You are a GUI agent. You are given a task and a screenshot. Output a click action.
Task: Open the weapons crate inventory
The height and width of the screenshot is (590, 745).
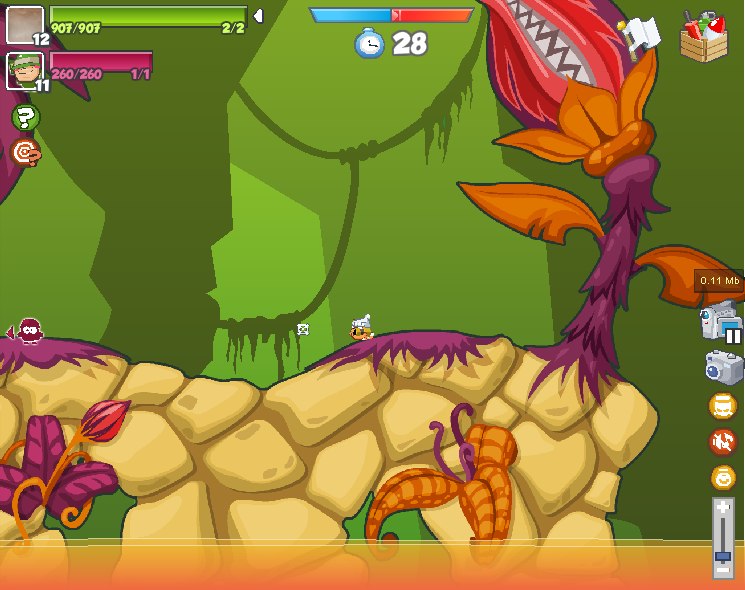[x=704, y=38]
